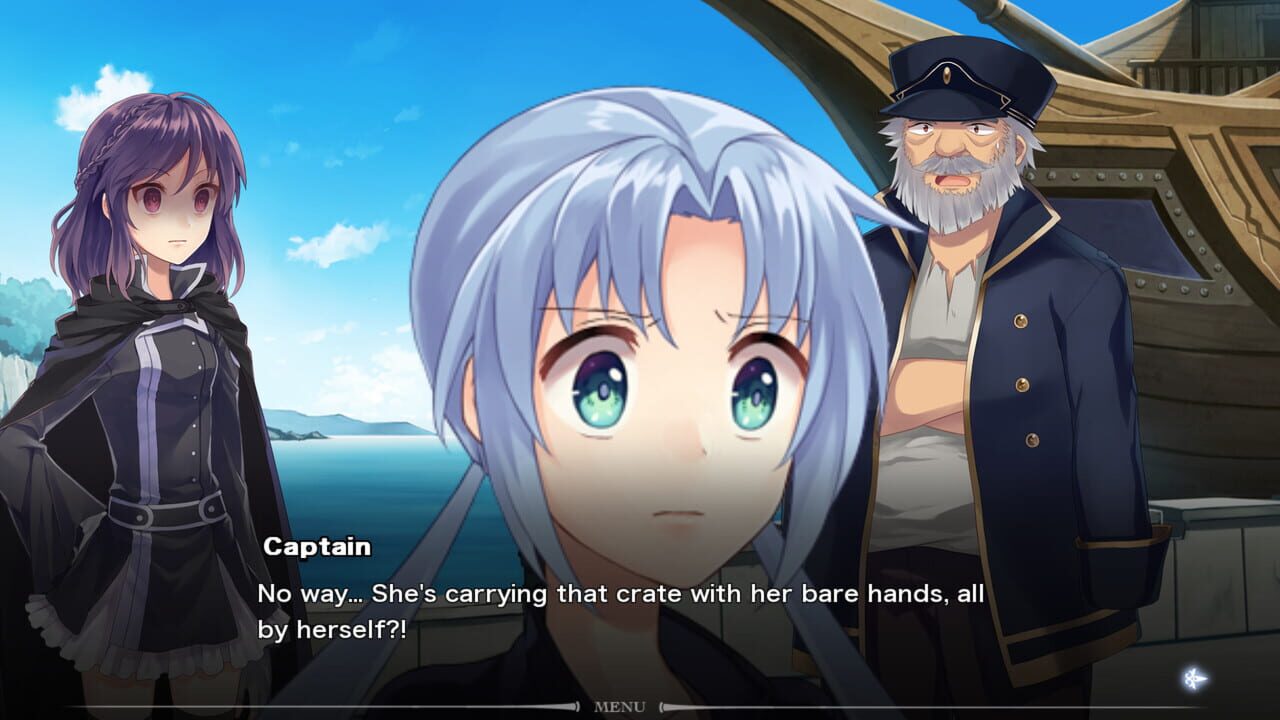Click the dialogue text to advance
The height and width of the screenshot is (720, 1280).
pos(620,600)
